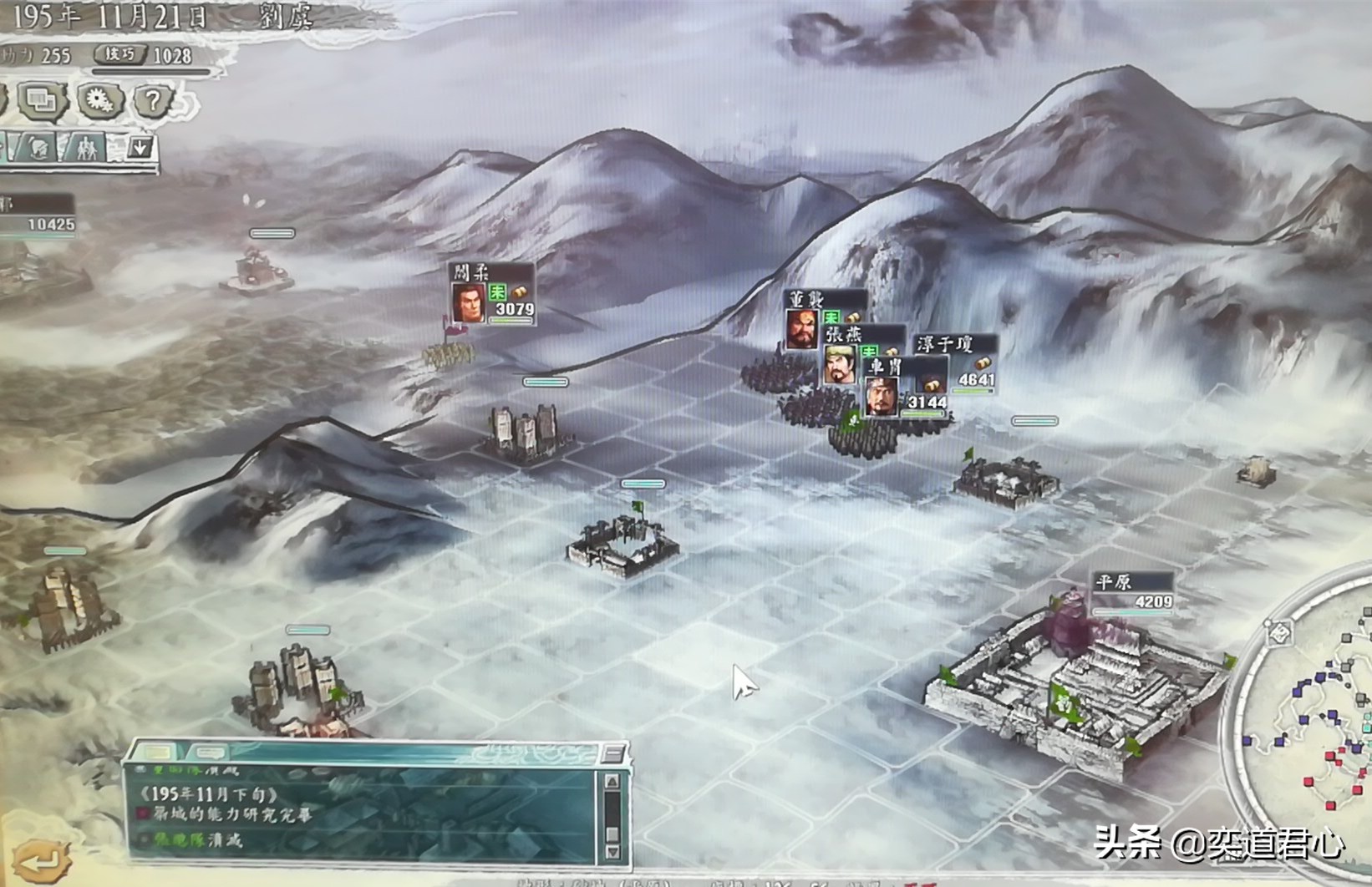Open the game settings gear icon
The width and height of the screenshot is (1372, 887).
(100, 99)
